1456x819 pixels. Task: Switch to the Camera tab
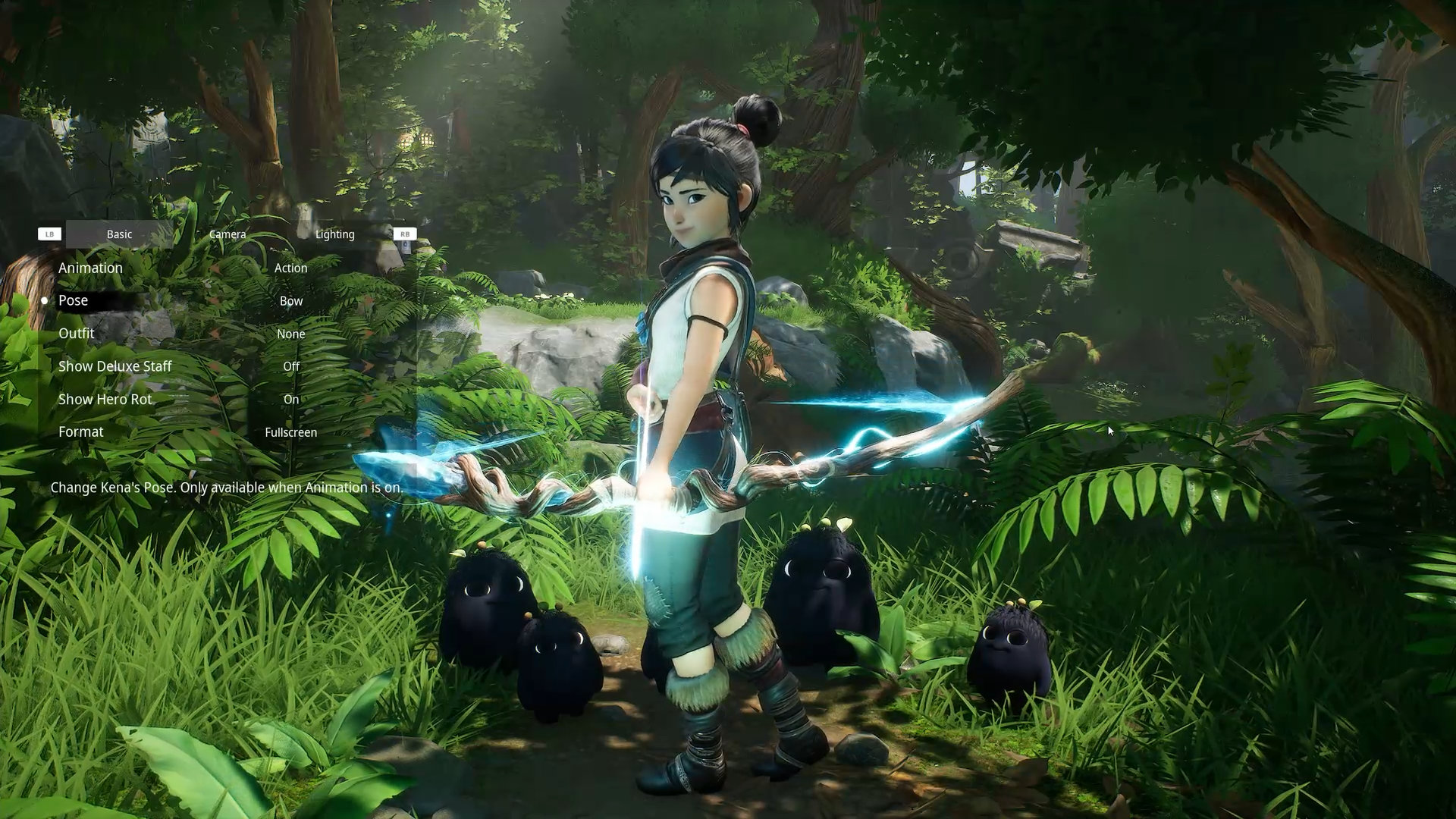click(227, 234)
